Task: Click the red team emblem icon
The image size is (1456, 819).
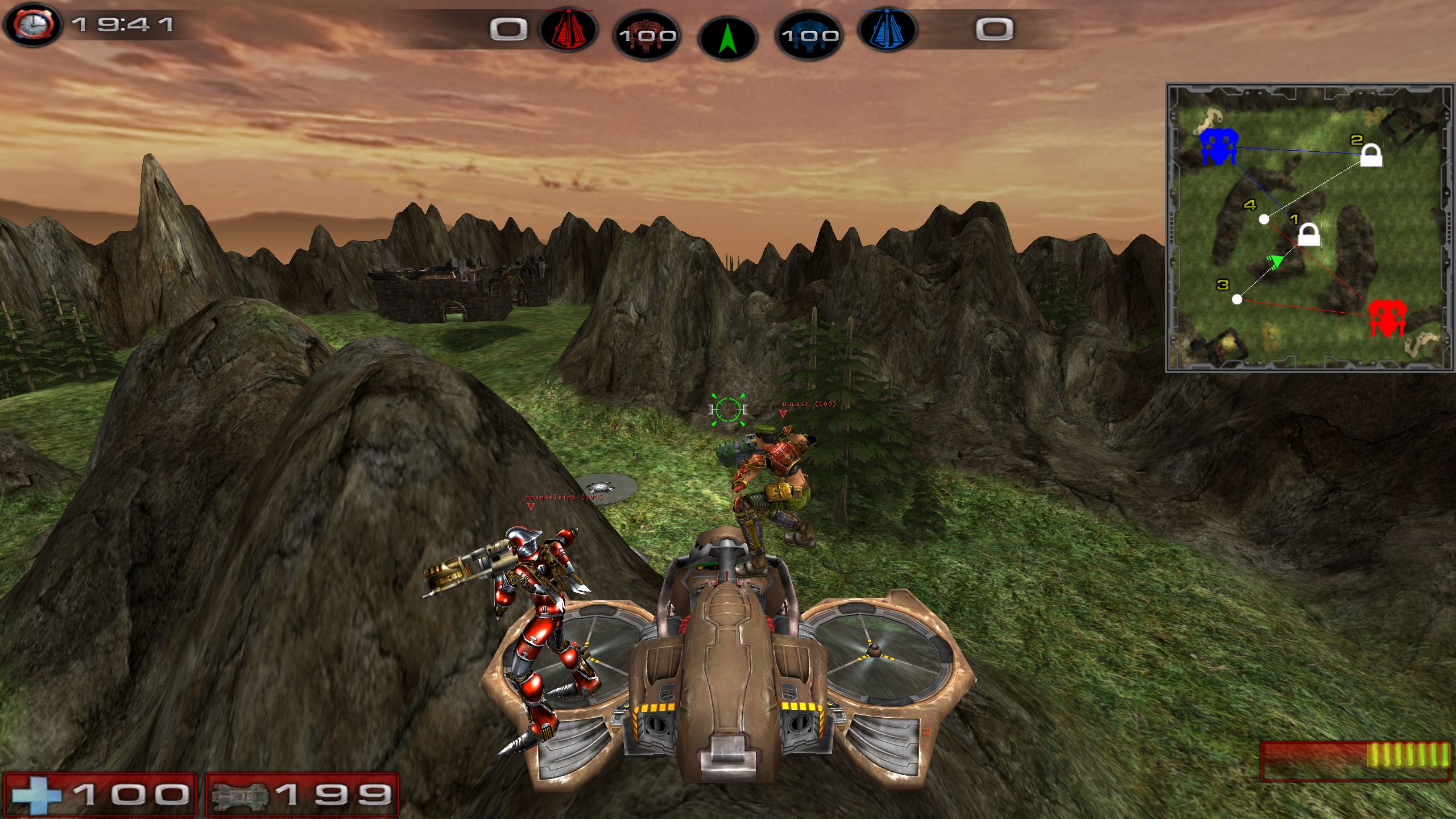Action: click(568, 30)
